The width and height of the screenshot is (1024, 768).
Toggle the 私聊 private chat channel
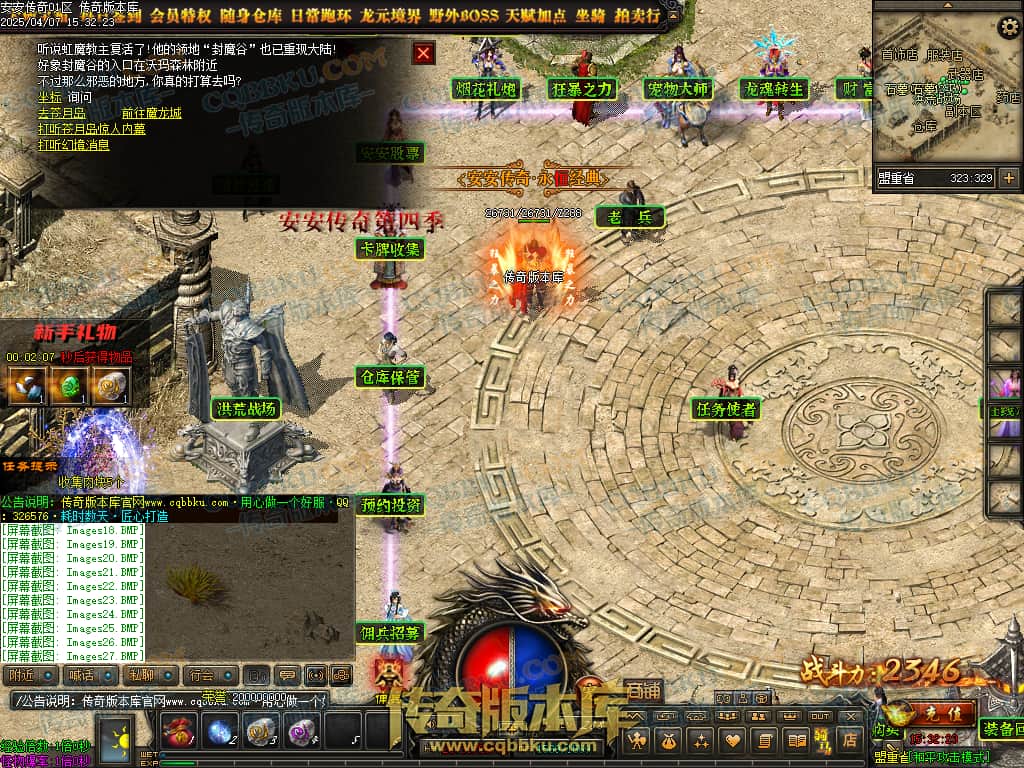coord(152,676)
